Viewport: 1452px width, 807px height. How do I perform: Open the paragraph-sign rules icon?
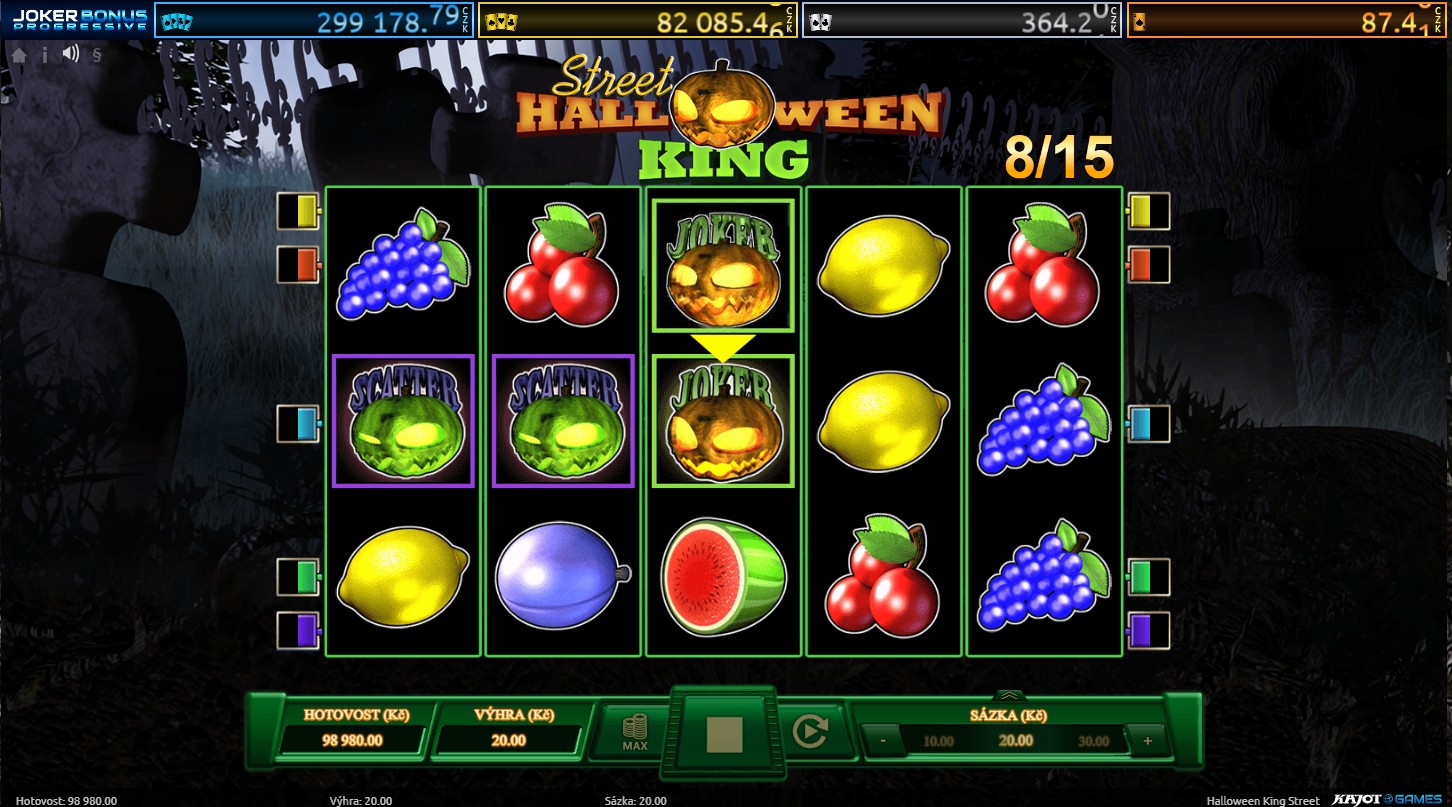pyautogui.click(x=96, y=56)
